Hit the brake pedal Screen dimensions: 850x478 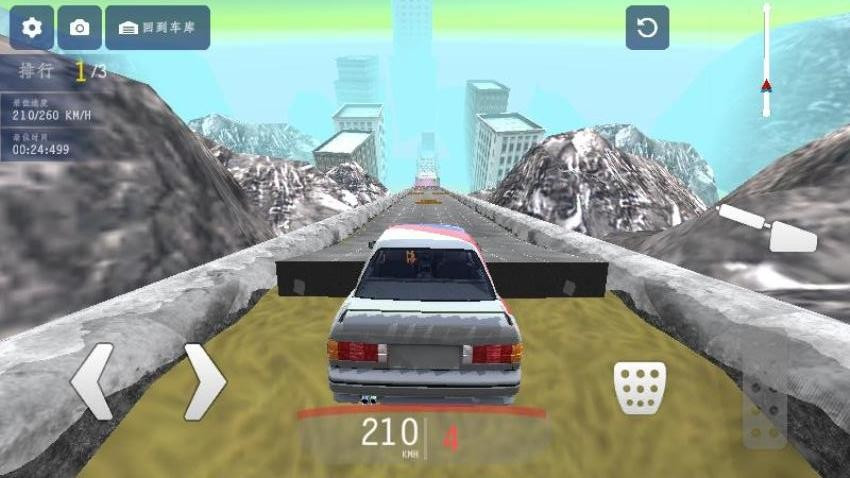click(639, 387)
